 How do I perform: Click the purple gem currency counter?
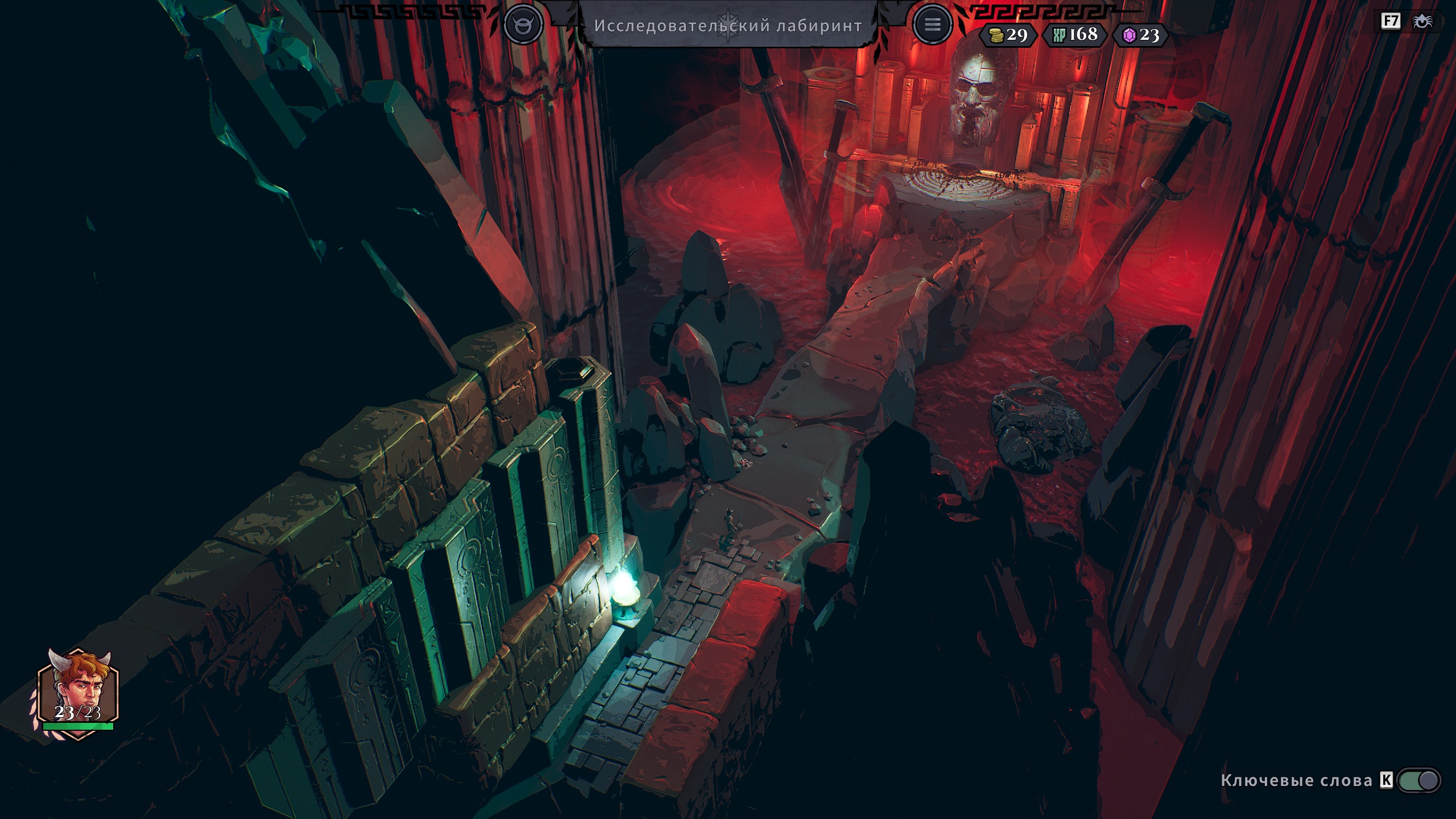[1141, 35]
